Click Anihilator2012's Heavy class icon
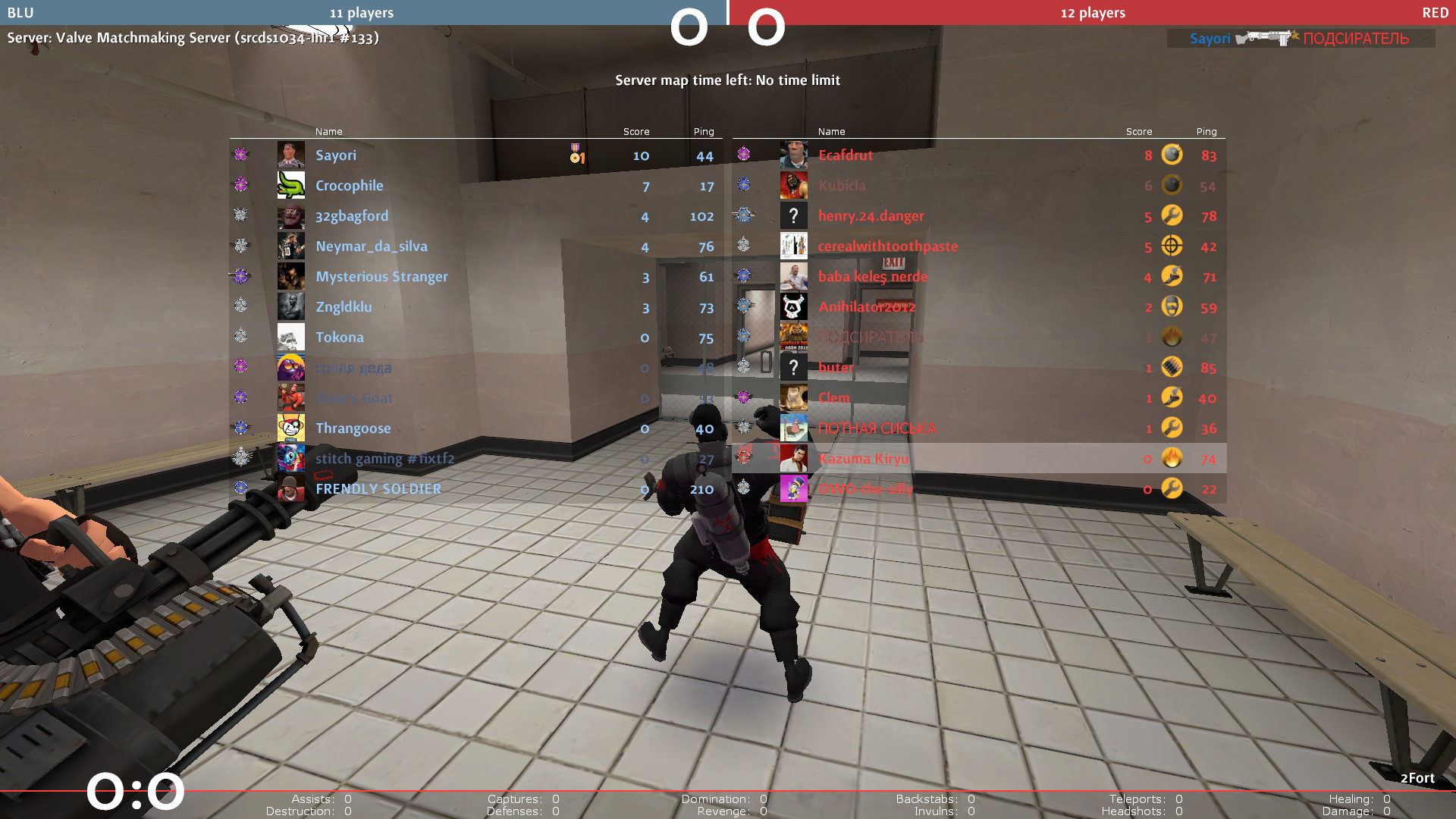This screenshot has width=1456, height=819. click(x=1171, y=306)
